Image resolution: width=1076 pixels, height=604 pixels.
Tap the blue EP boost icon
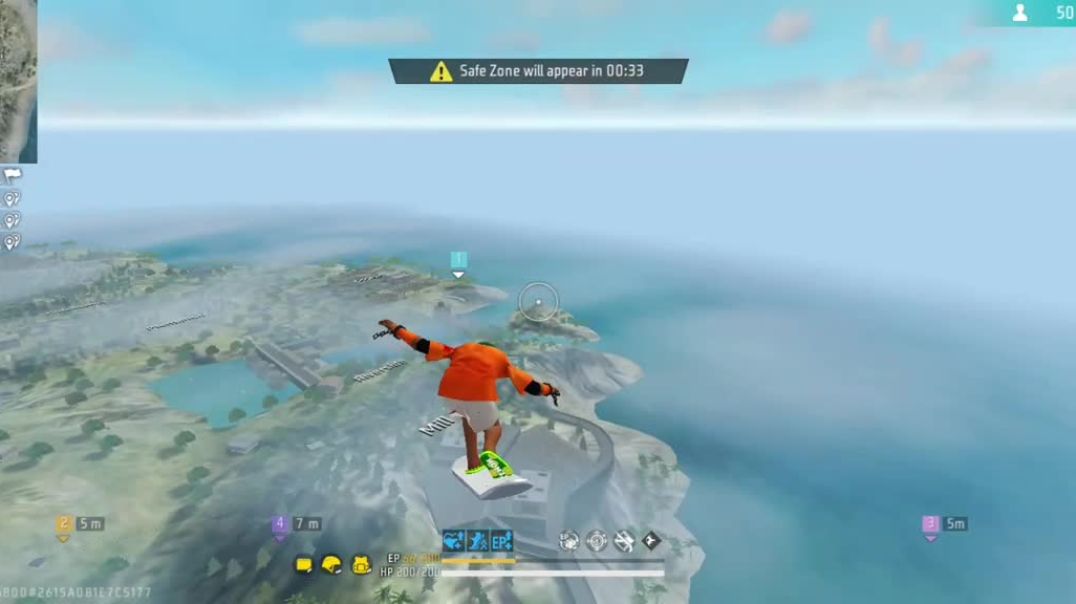coord(501,541)
